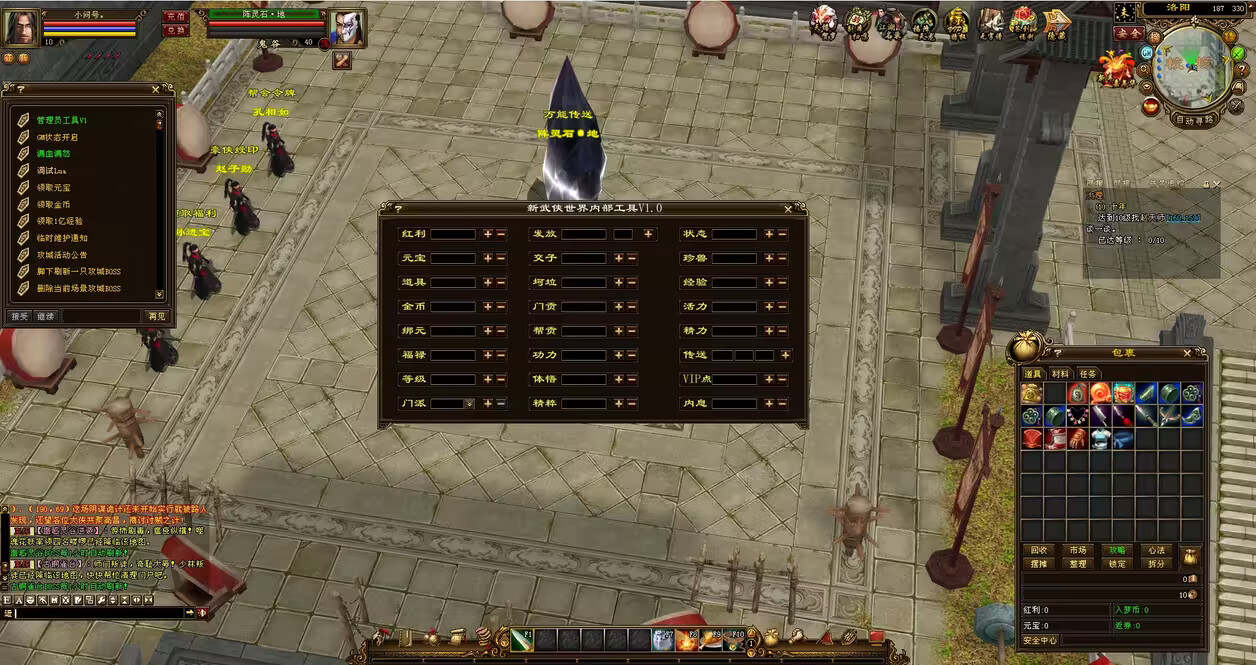Screen dimensions: 1256x665
Task: Close the 新武侠世界内部工具 window
Action: [x=789, y=209]
